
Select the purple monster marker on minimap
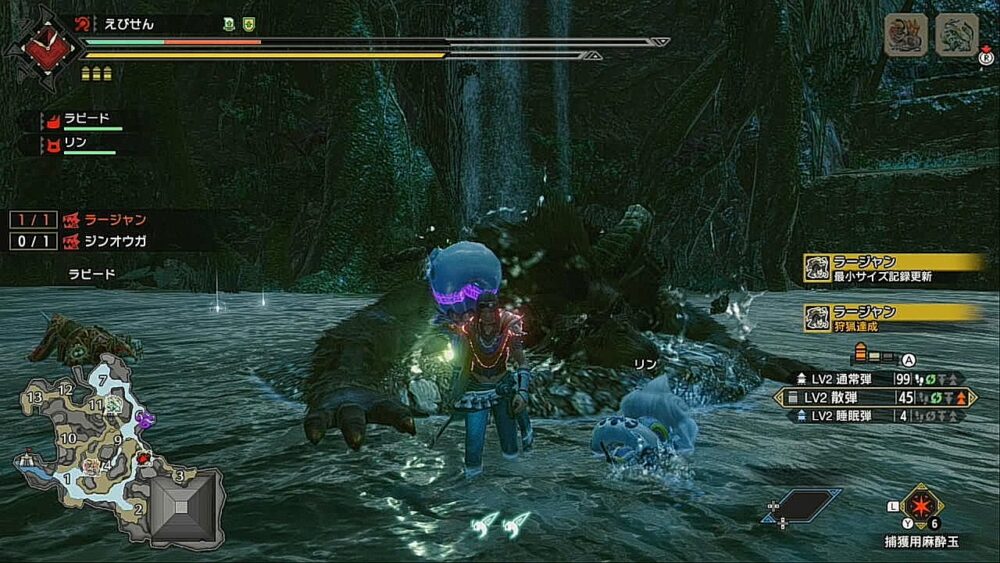click(x=145, y=421)
